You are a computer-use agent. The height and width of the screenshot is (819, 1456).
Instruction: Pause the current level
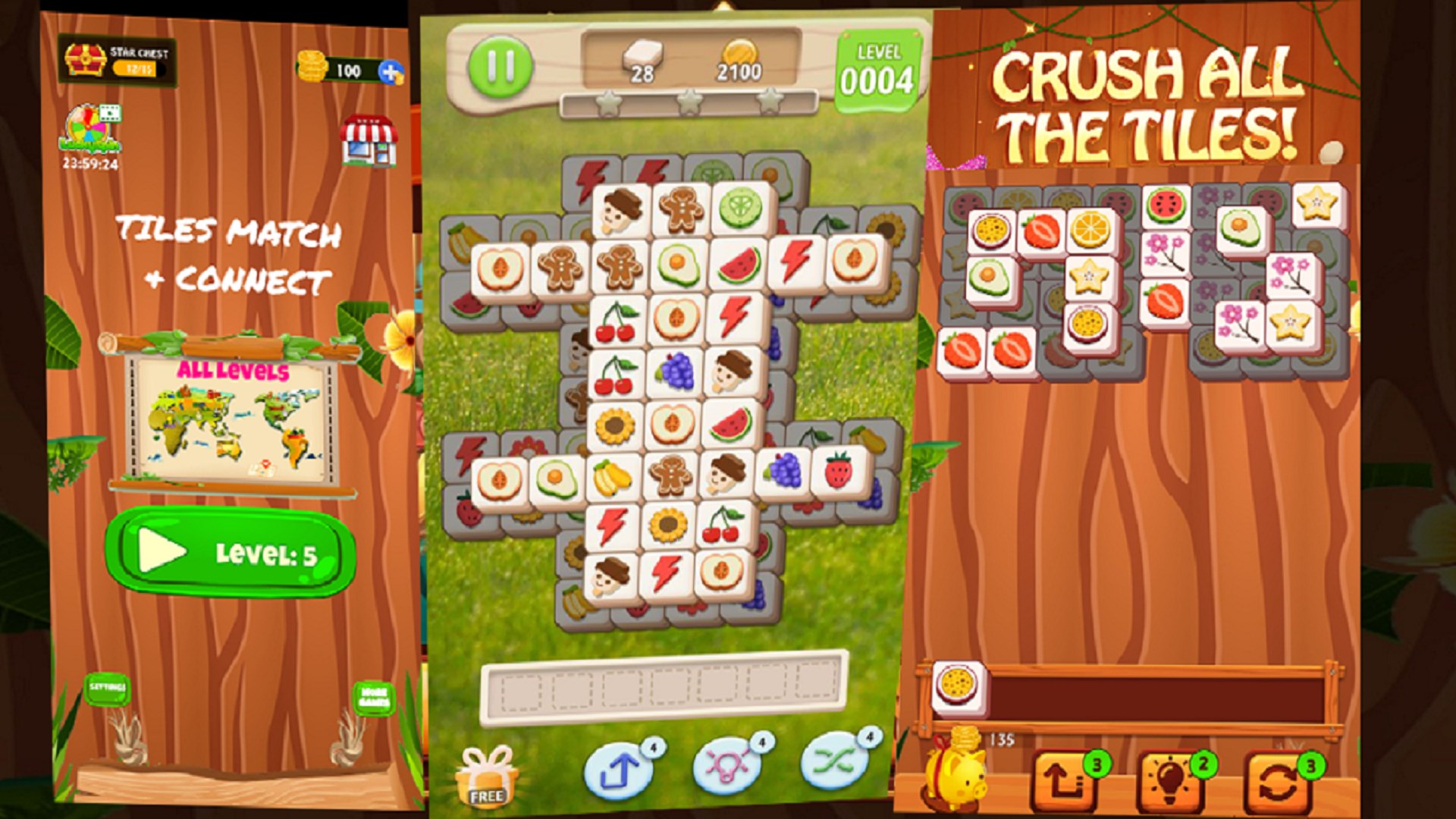[500, 67]
